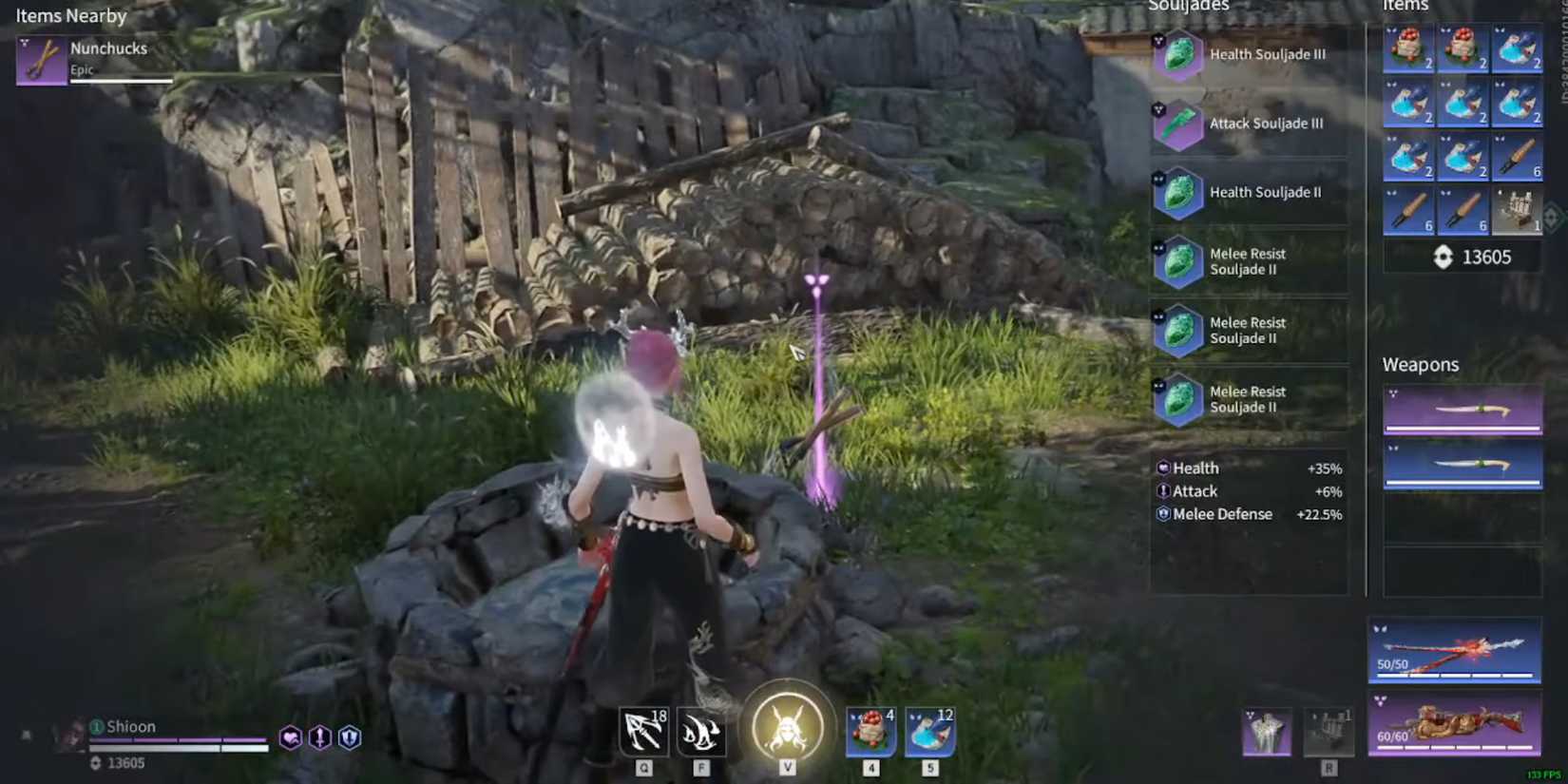Image resolution: width=1568 pixels, height=784 pixels.
Task: Select the green Attack Souljade III icon
Action: click(x=1178, y=124)
